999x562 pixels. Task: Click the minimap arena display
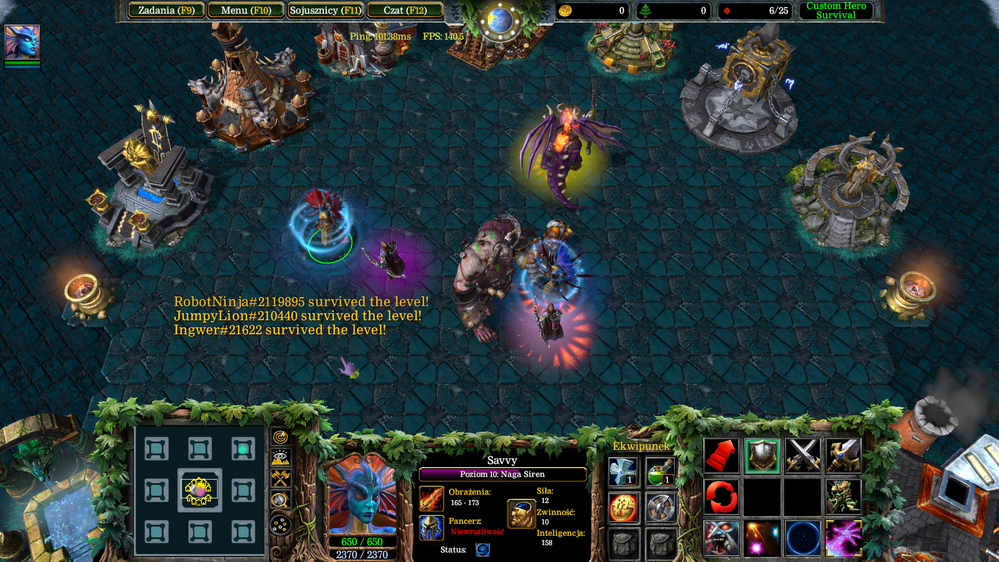pyautogui.click(x=199, y=489)
